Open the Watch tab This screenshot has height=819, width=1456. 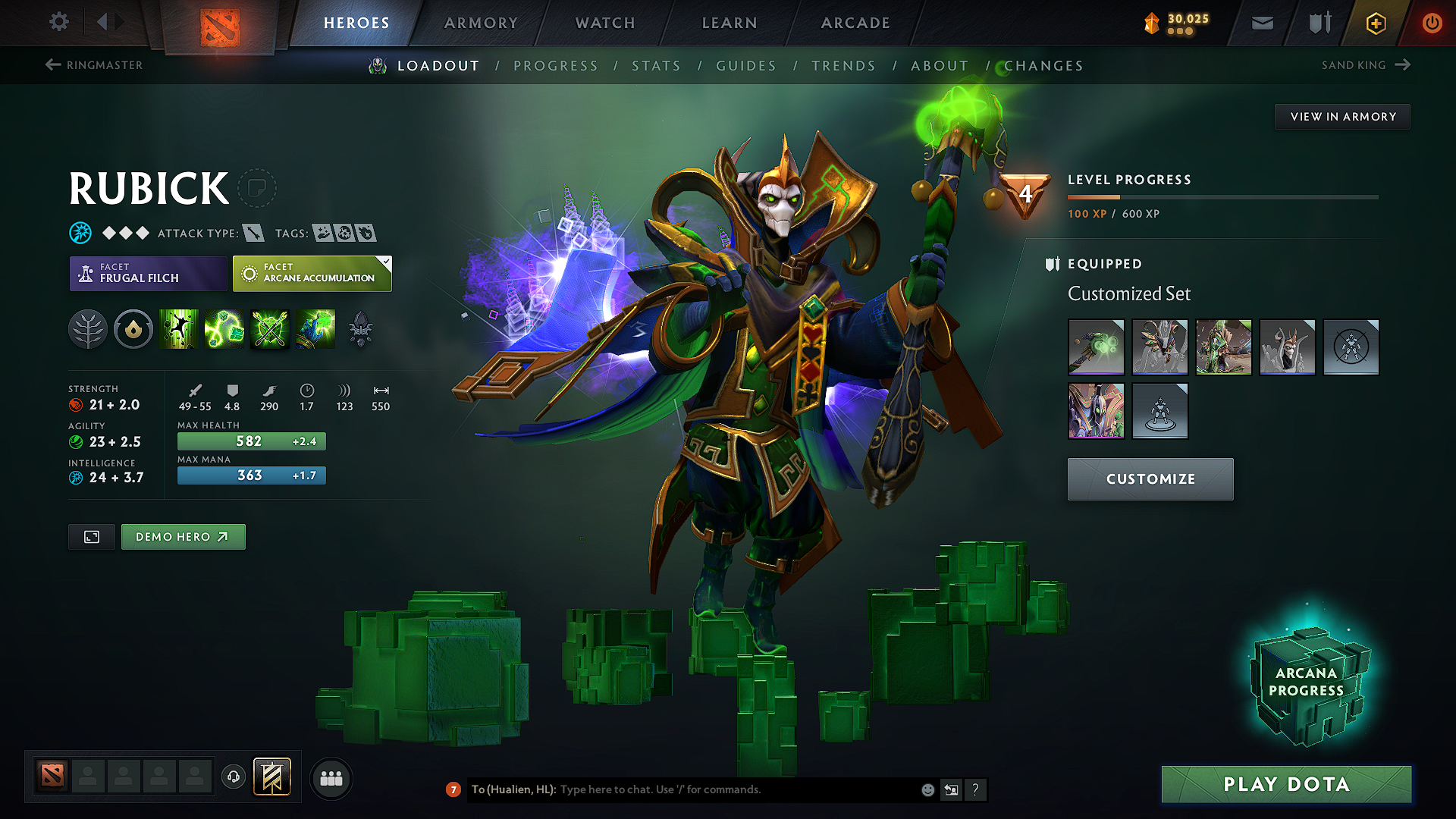pos(605,23)
